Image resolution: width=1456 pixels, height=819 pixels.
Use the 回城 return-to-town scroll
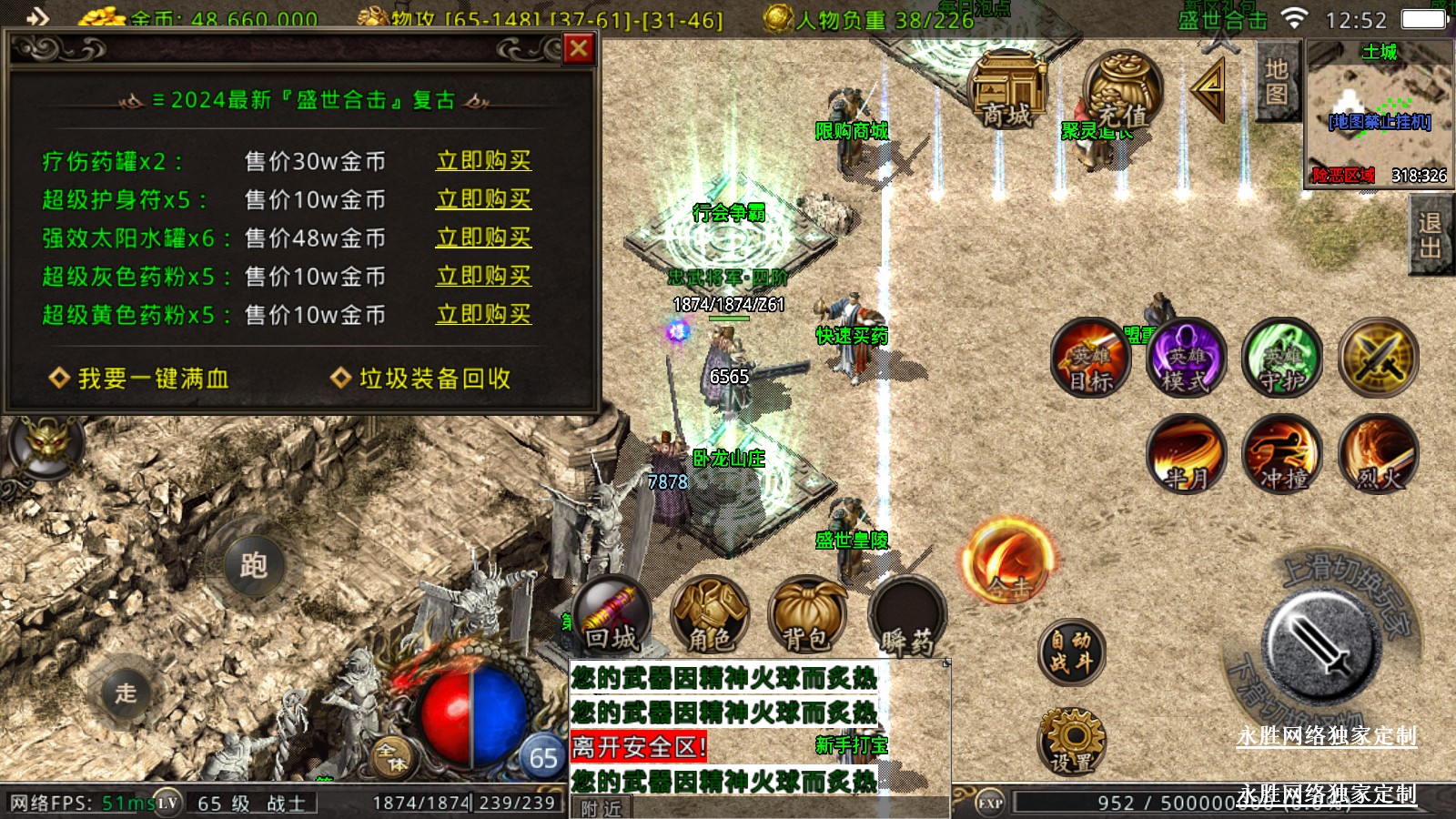[612, 616]
